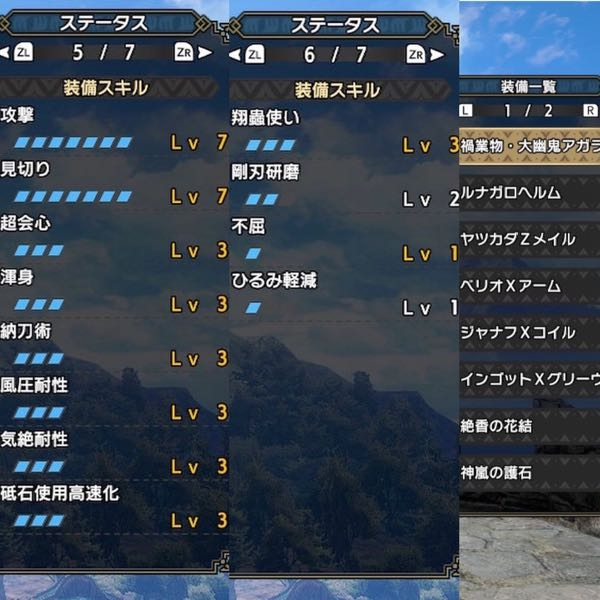Select the 絶香の花結 petalace row
Image resolution: width=600 pixels, height=600 pixels.
(530, 425)
